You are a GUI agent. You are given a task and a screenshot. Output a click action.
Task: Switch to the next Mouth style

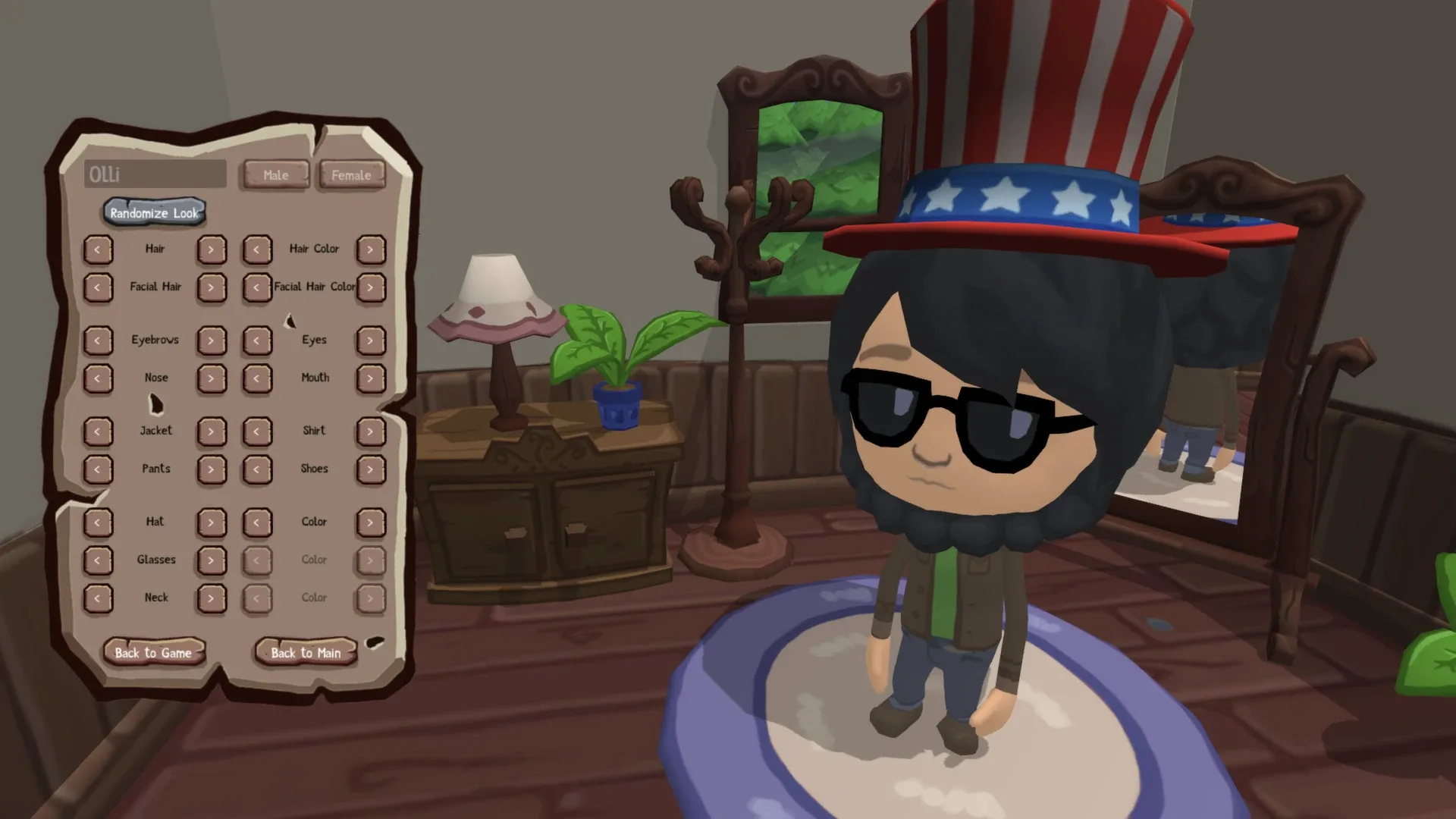click(371, 377)
